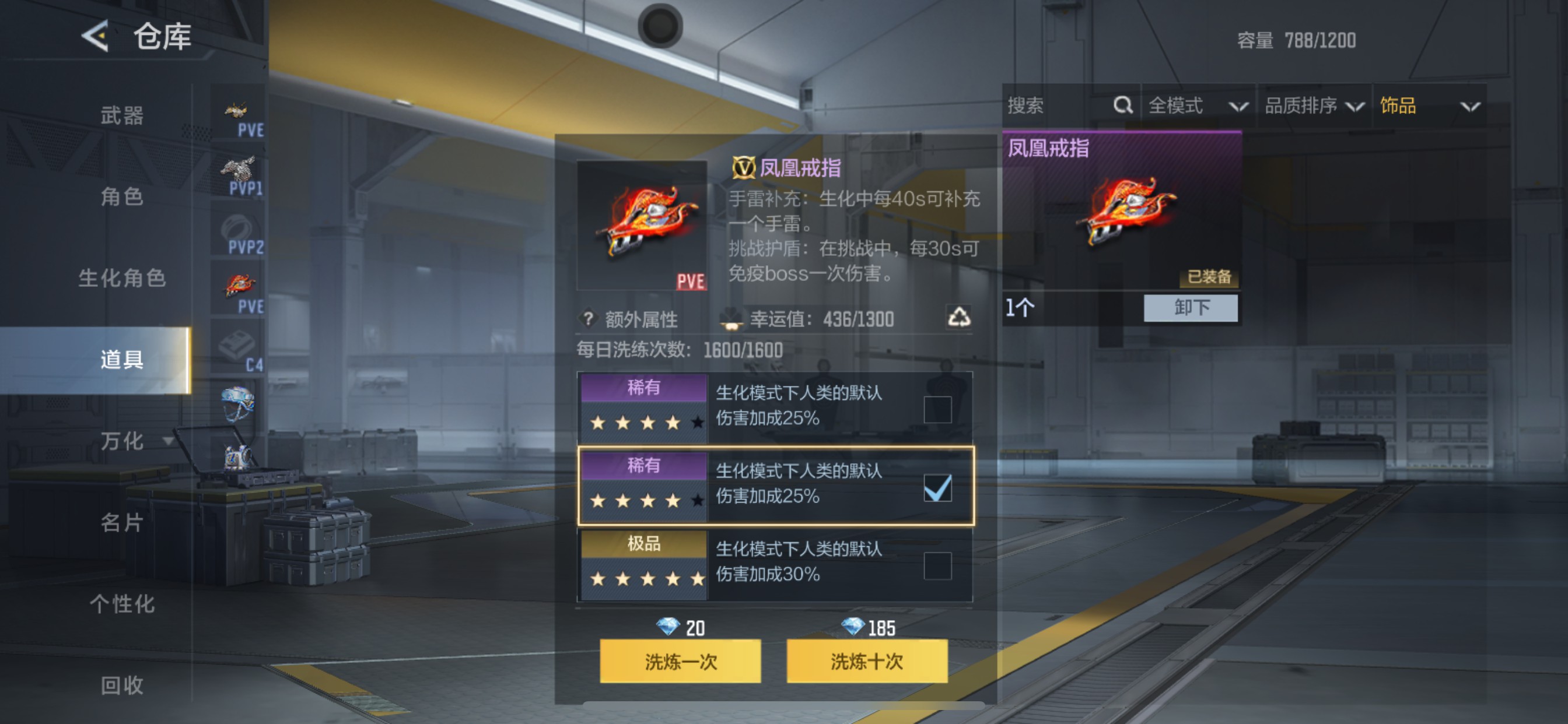1568x724 pixels.
Task: Open the 万化 sidebar section
Action: (x=121, y=442)
